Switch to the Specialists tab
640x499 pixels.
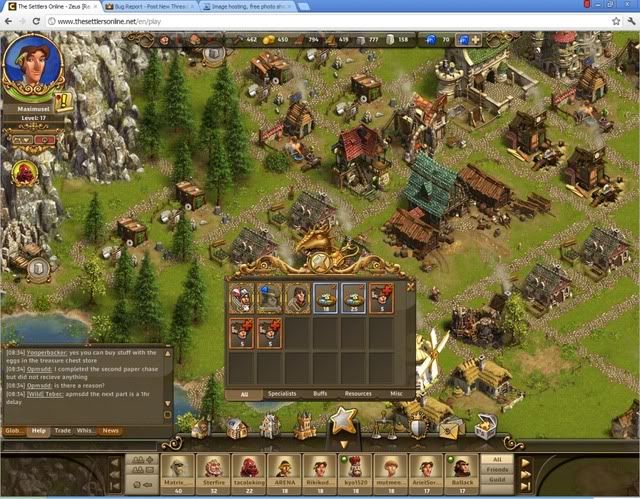282,394
